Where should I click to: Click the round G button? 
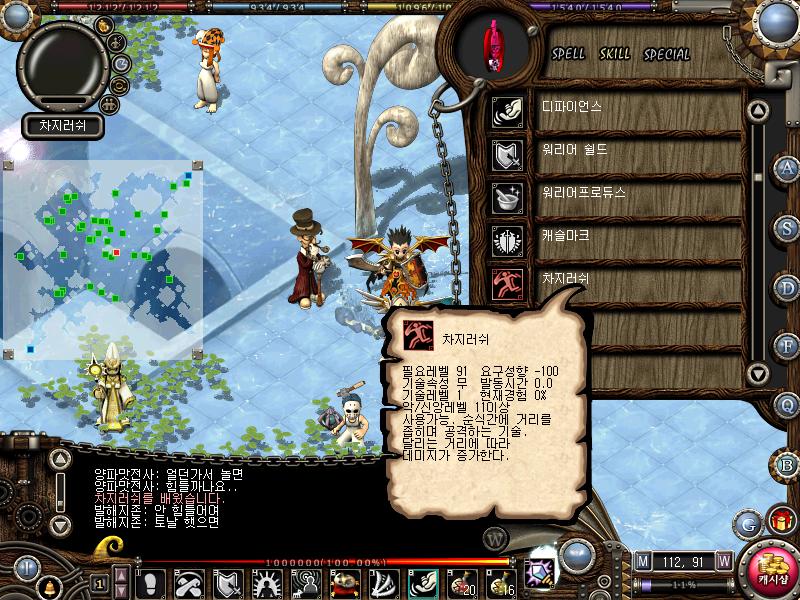747,522
